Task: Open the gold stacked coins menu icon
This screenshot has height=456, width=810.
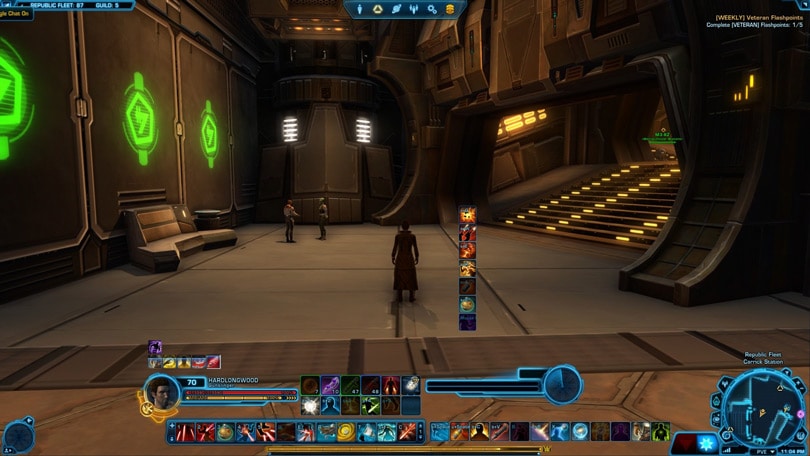Action: coord(450,9)
